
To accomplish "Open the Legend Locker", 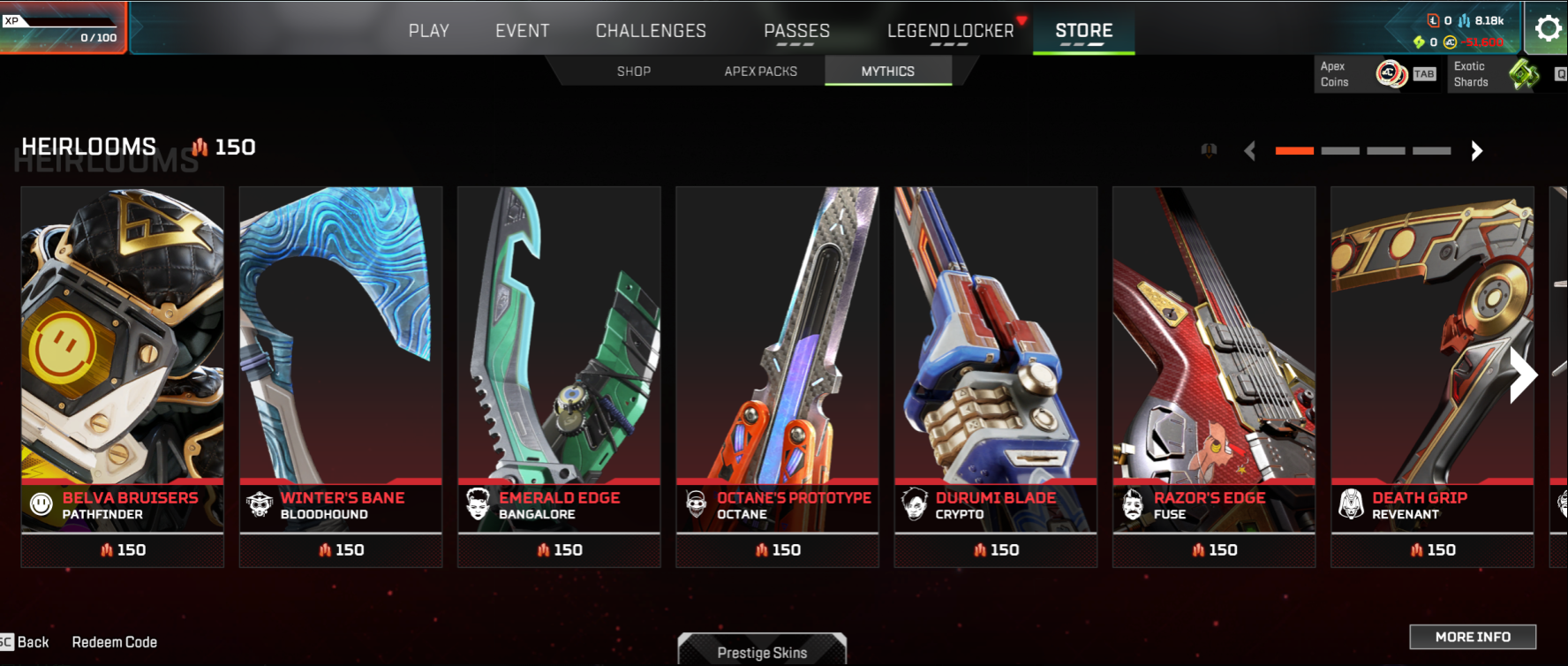I will coord(950,31).
